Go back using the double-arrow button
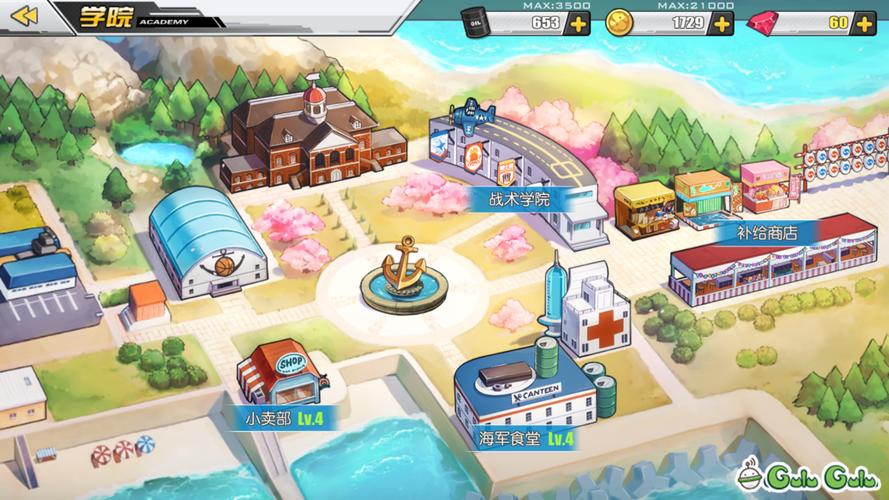This screenshot has width=889, height=500. 24,16
